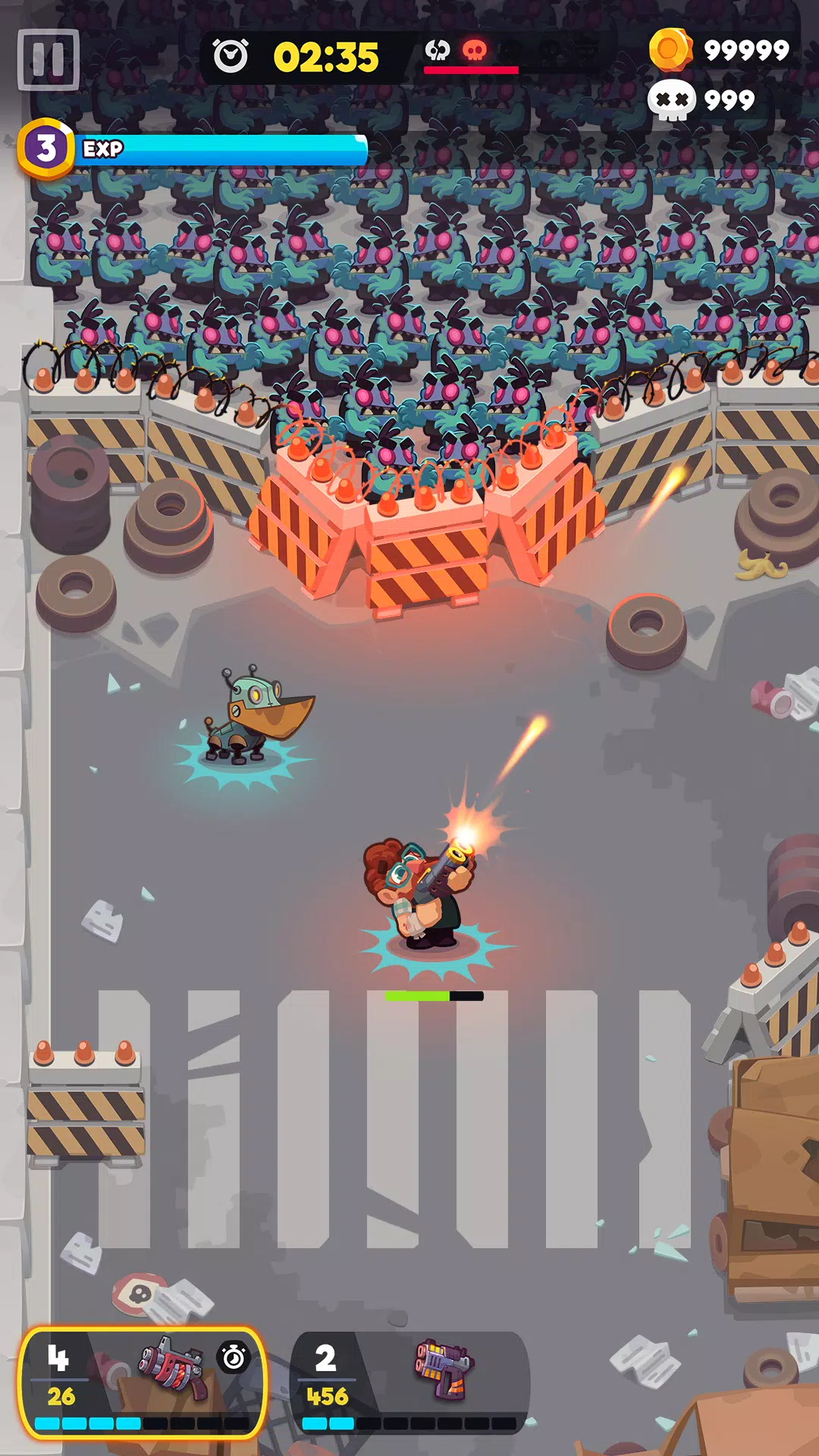Switch to the purple pistol weapon slot
This screenshot has width=819, height=1456.
(409, 1382)
